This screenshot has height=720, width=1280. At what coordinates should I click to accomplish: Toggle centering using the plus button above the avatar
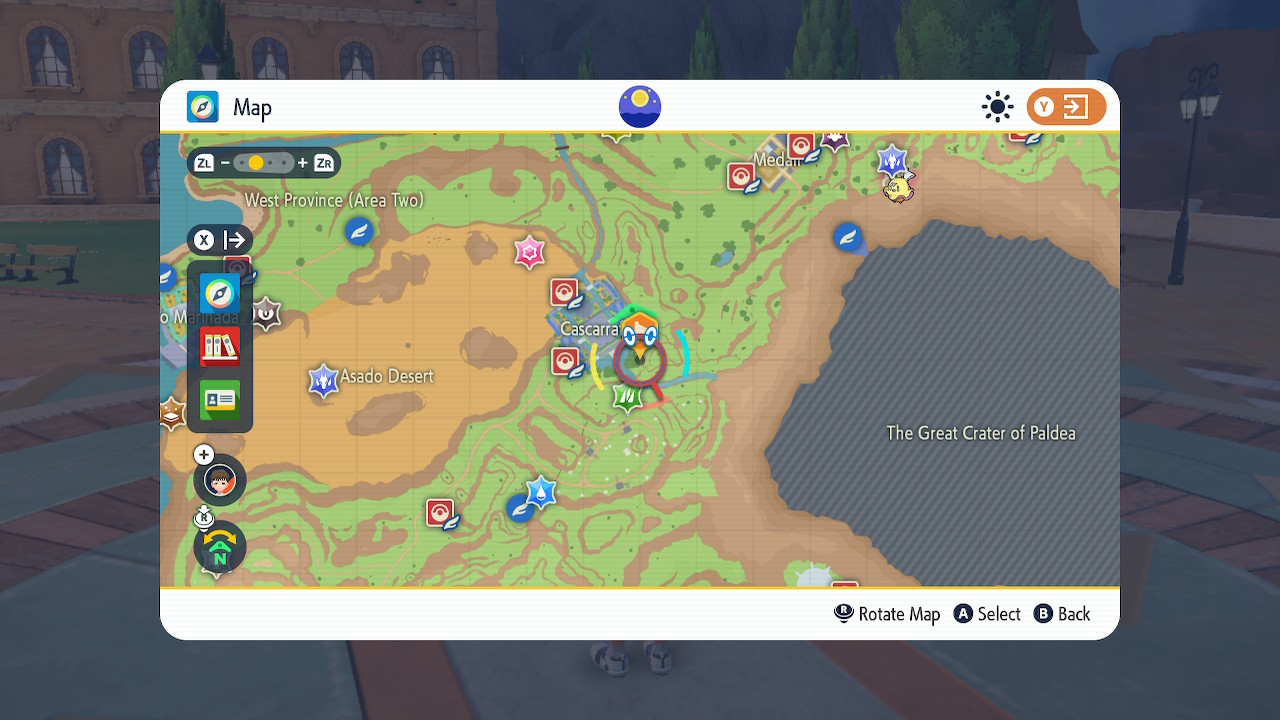pos(203,454)
